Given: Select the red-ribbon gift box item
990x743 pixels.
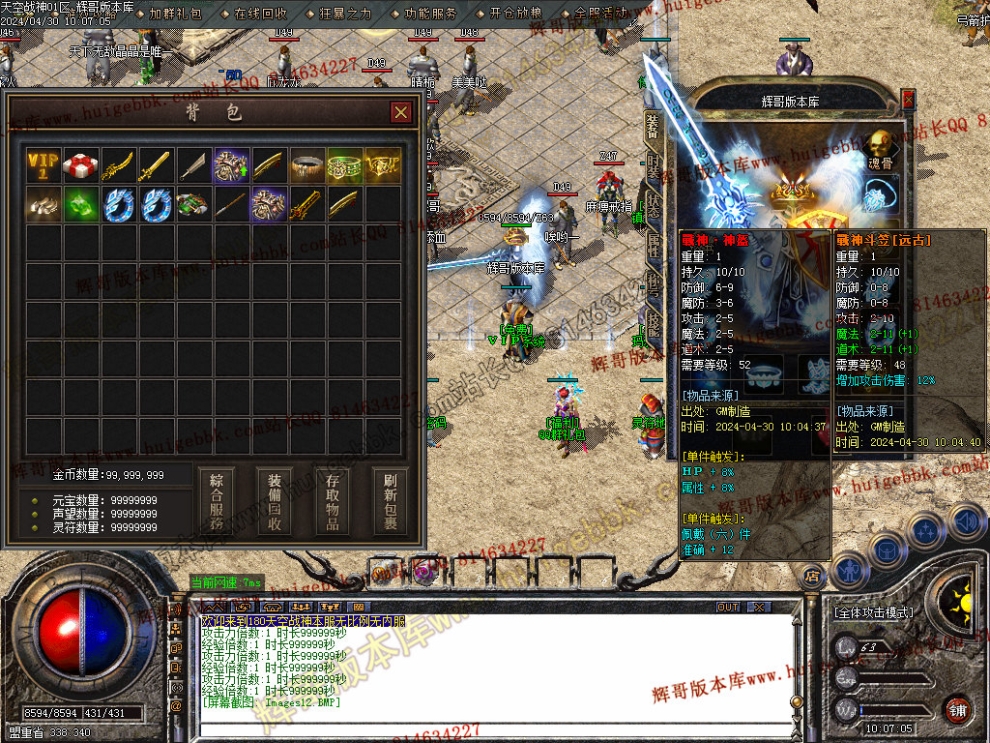Looking at the screenshot, I should tap(81, 165).
